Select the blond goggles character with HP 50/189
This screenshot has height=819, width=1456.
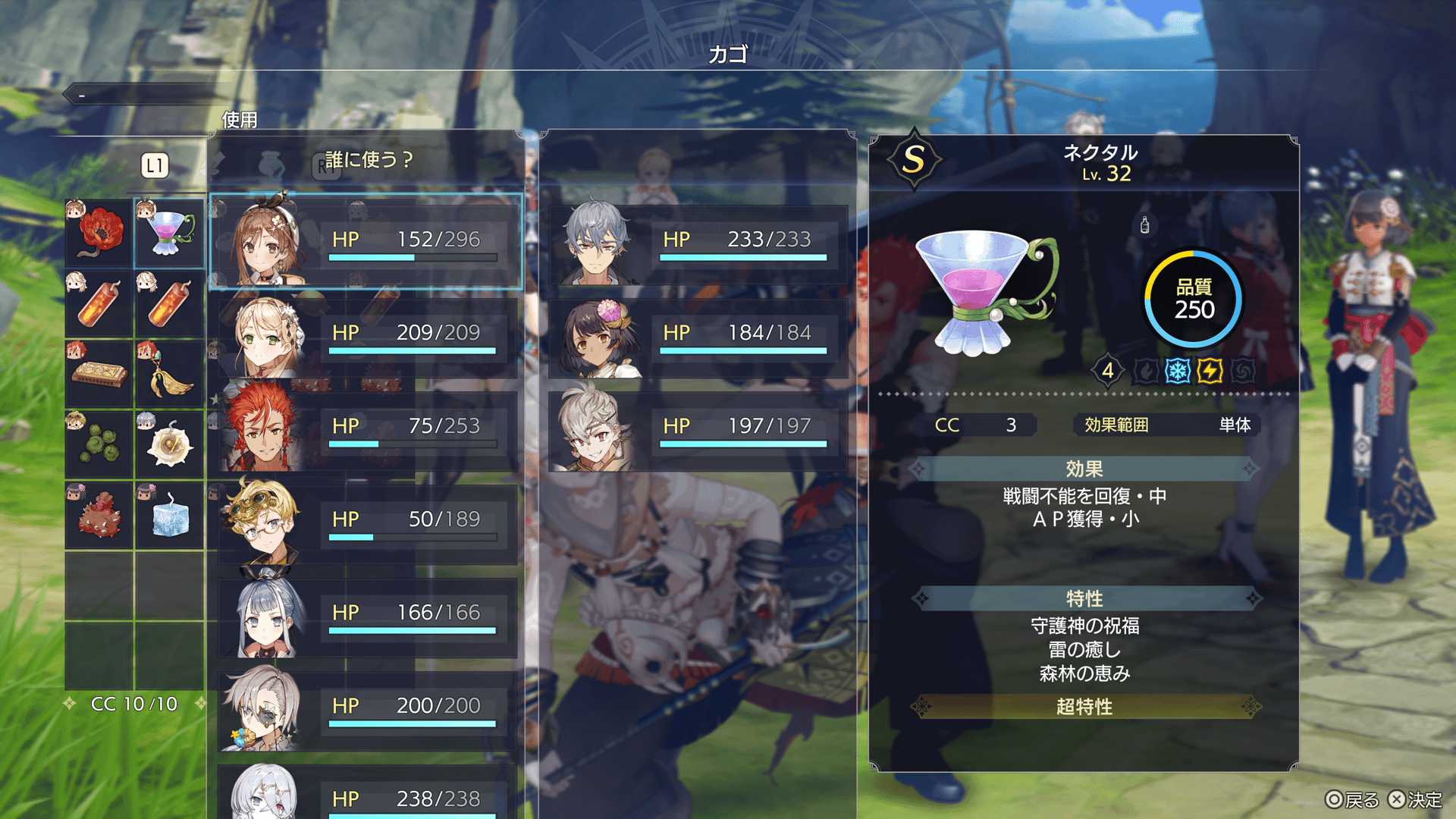click(x=366, y=521)
